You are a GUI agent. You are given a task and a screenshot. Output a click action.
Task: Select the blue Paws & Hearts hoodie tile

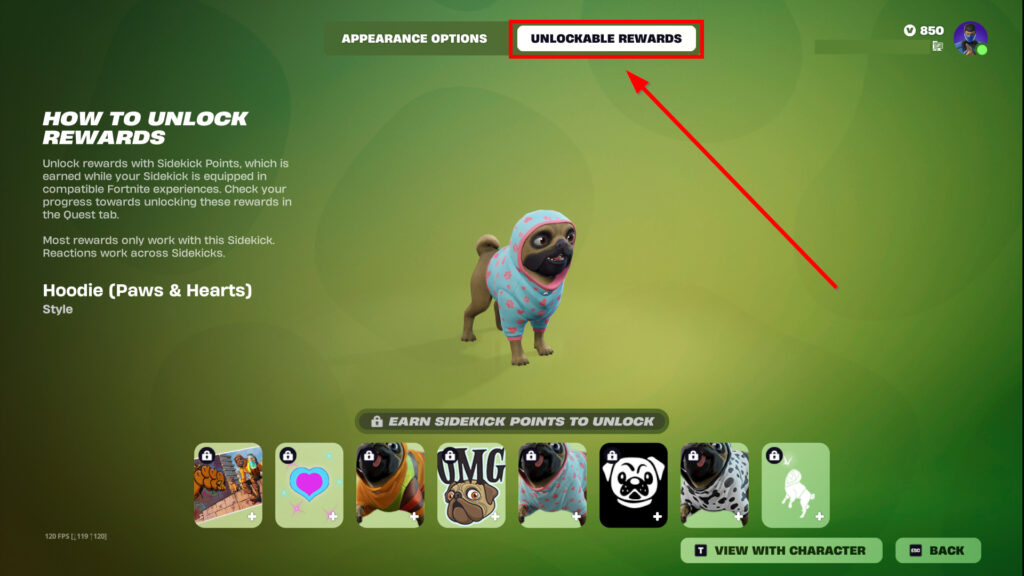tap(552, 485)
